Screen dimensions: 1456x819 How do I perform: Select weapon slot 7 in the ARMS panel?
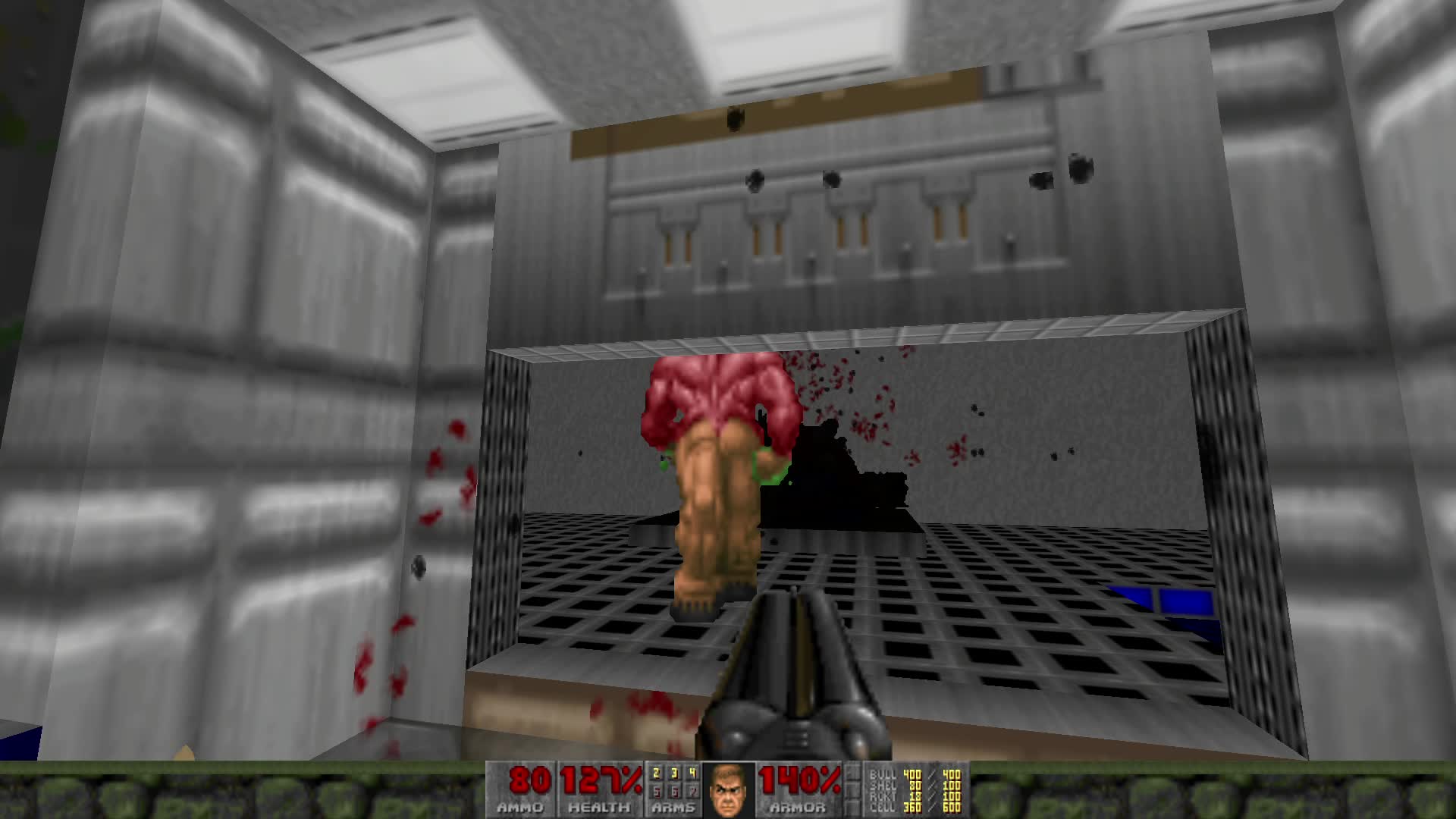click(695, 791)
